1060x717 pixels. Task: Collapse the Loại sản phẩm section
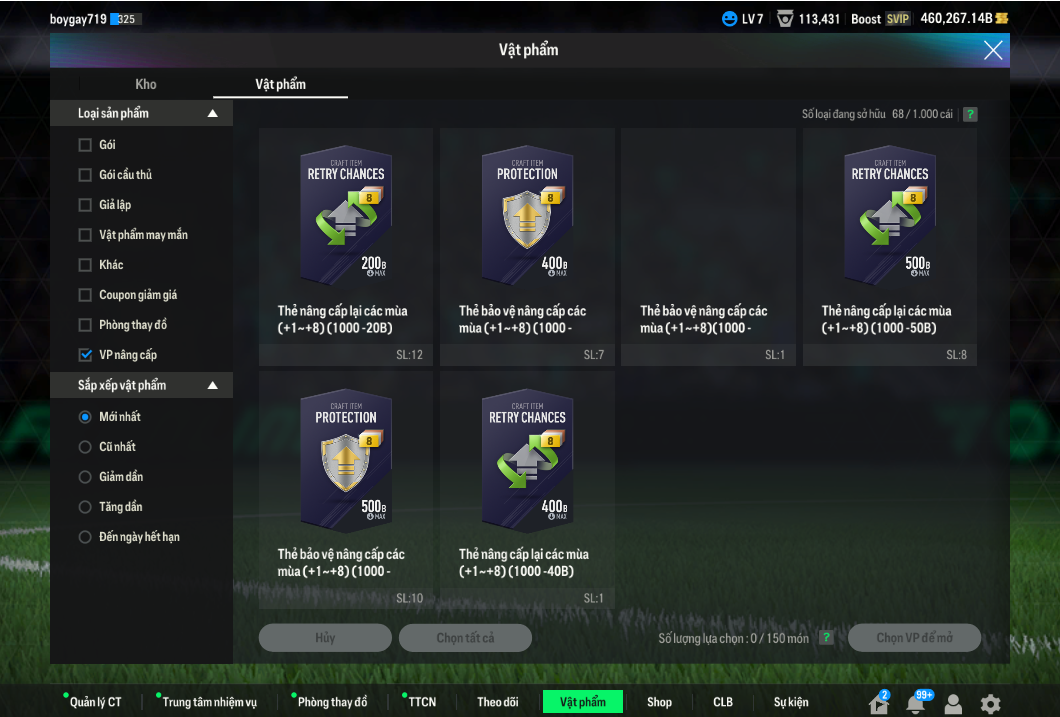coord(212,114)
